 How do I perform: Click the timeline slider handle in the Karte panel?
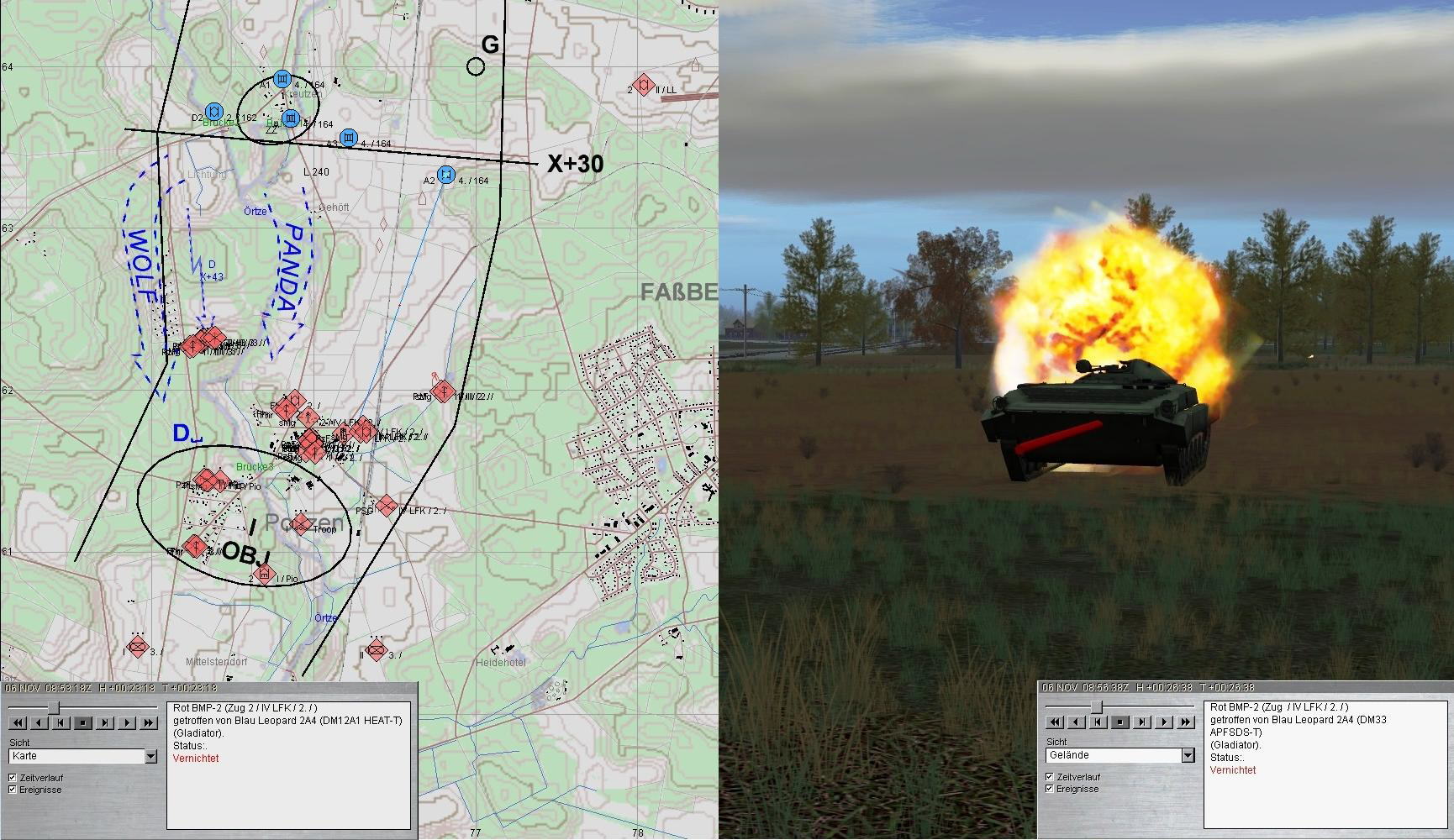point(54,706)
